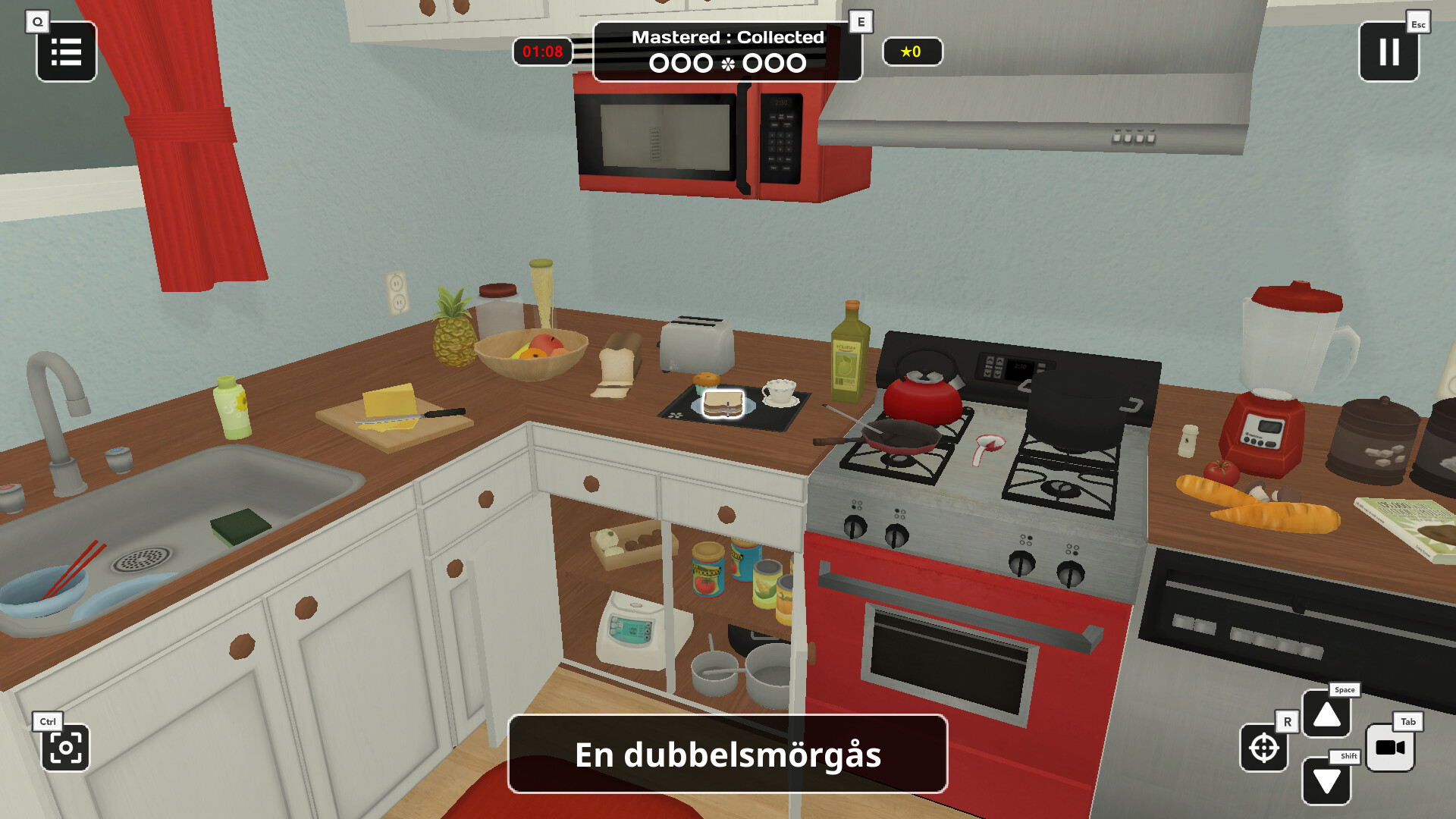Select the crosshair targeting icon
This screenshot has height=819, width=1456.
click(x=1263, y=749)
